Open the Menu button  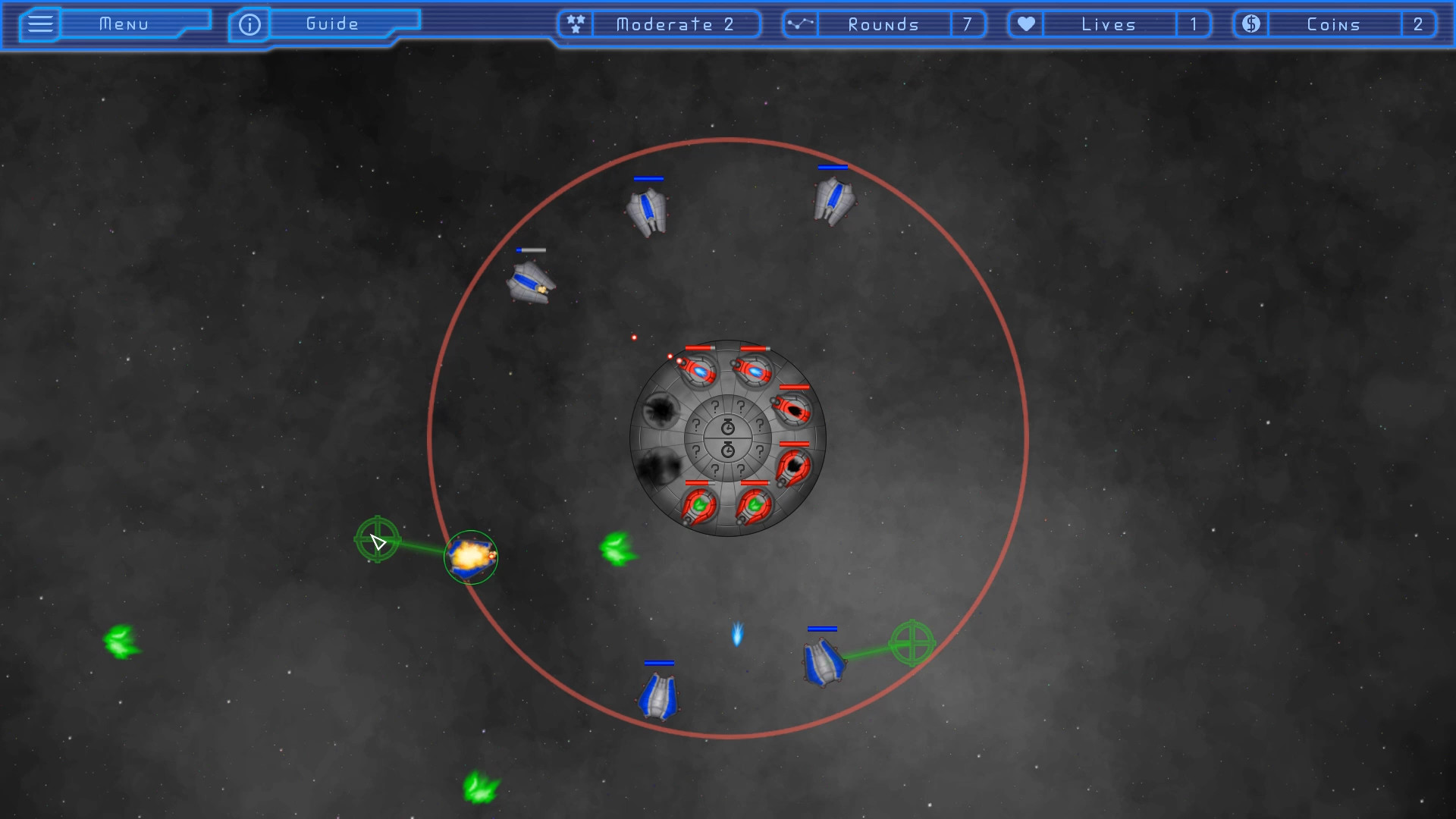tap(125, 24)
